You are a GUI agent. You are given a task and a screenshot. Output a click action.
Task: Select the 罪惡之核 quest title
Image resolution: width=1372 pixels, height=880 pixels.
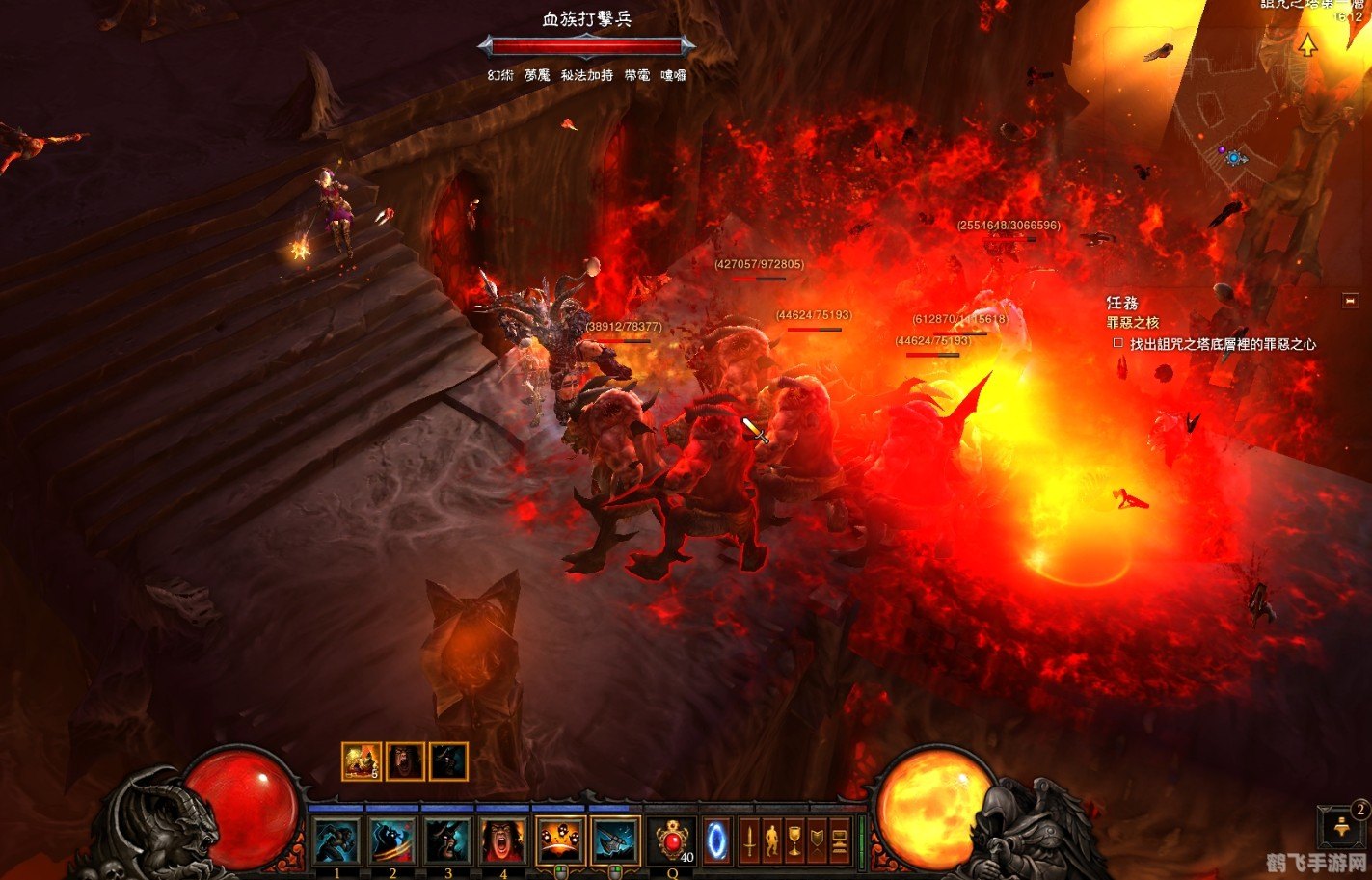(x=1133, y=323)
